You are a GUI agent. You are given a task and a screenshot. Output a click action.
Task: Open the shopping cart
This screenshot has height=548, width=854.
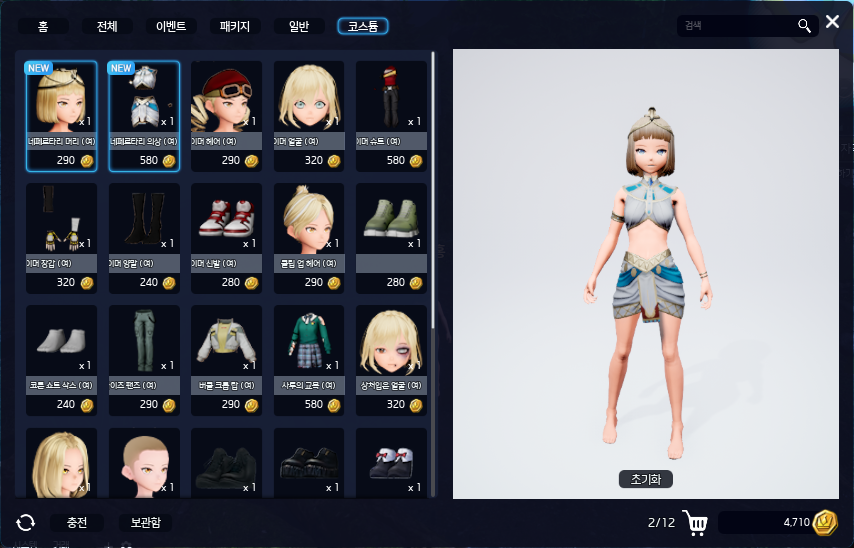tap(698, 523)
